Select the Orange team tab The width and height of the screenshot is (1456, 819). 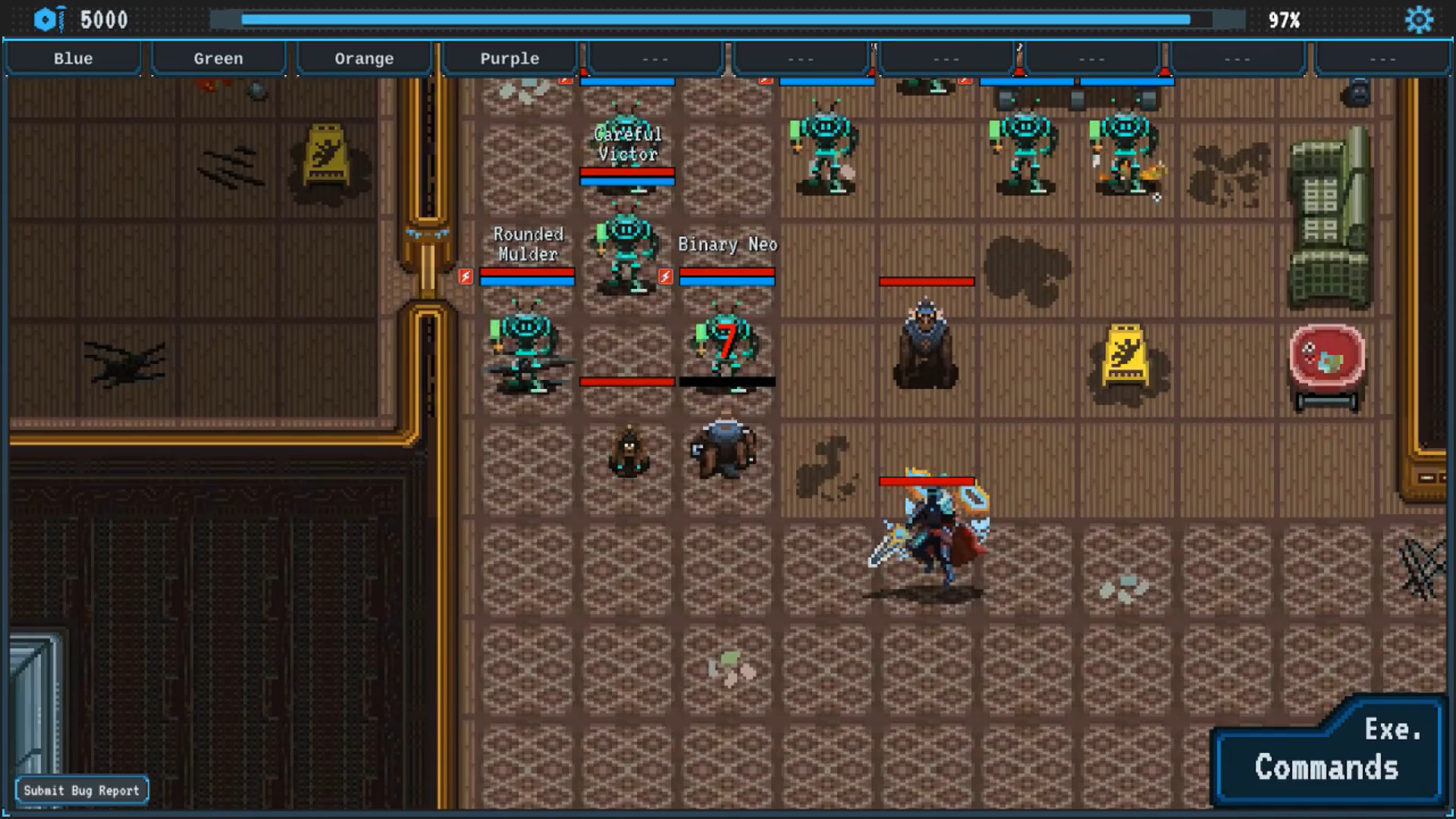(364, 58)
